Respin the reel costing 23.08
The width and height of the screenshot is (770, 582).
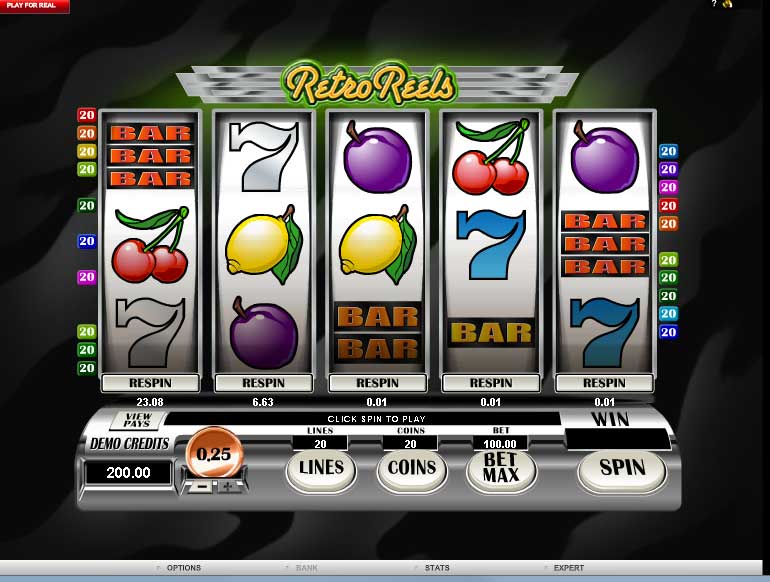click(150, 383)
